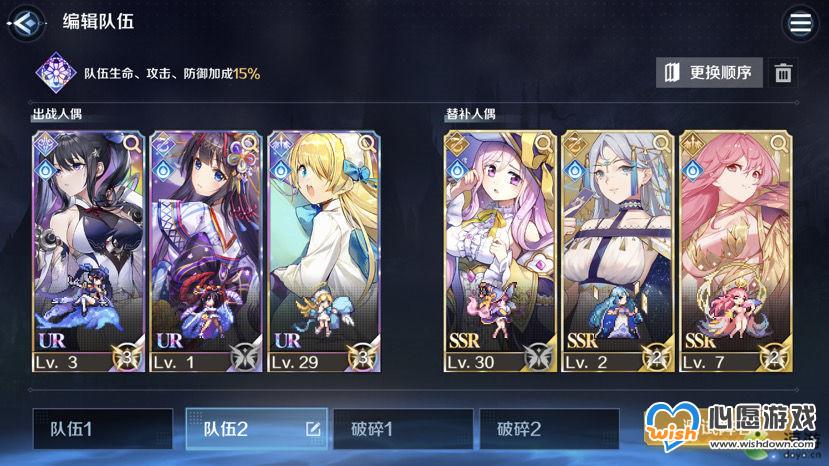The height and width of the screenshot is (466, 829).
Task: Open the hamburger menu
Action: coord(800,23)
